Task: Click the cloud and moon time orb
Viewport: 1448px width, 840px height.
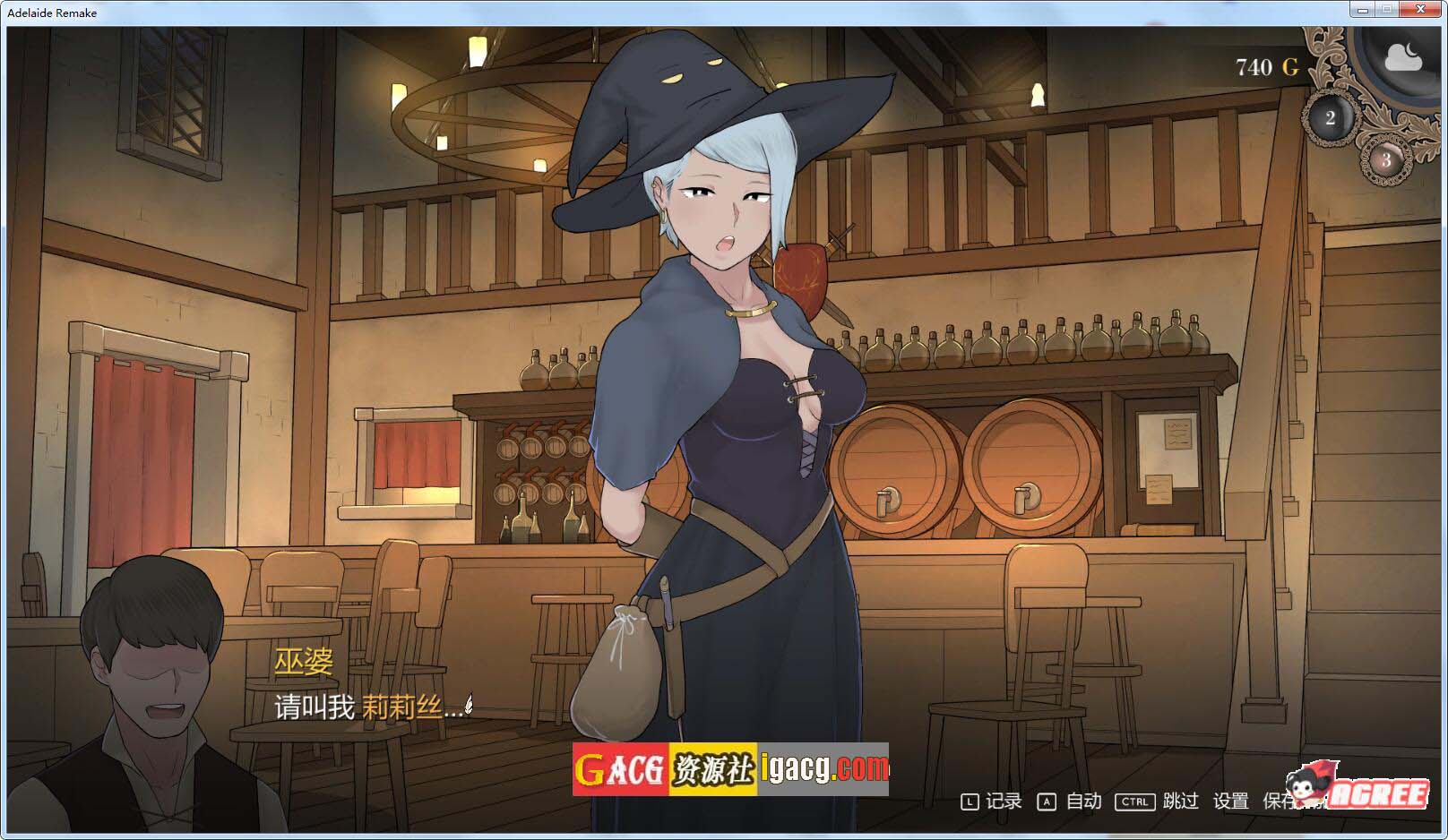Action: 1402,59
